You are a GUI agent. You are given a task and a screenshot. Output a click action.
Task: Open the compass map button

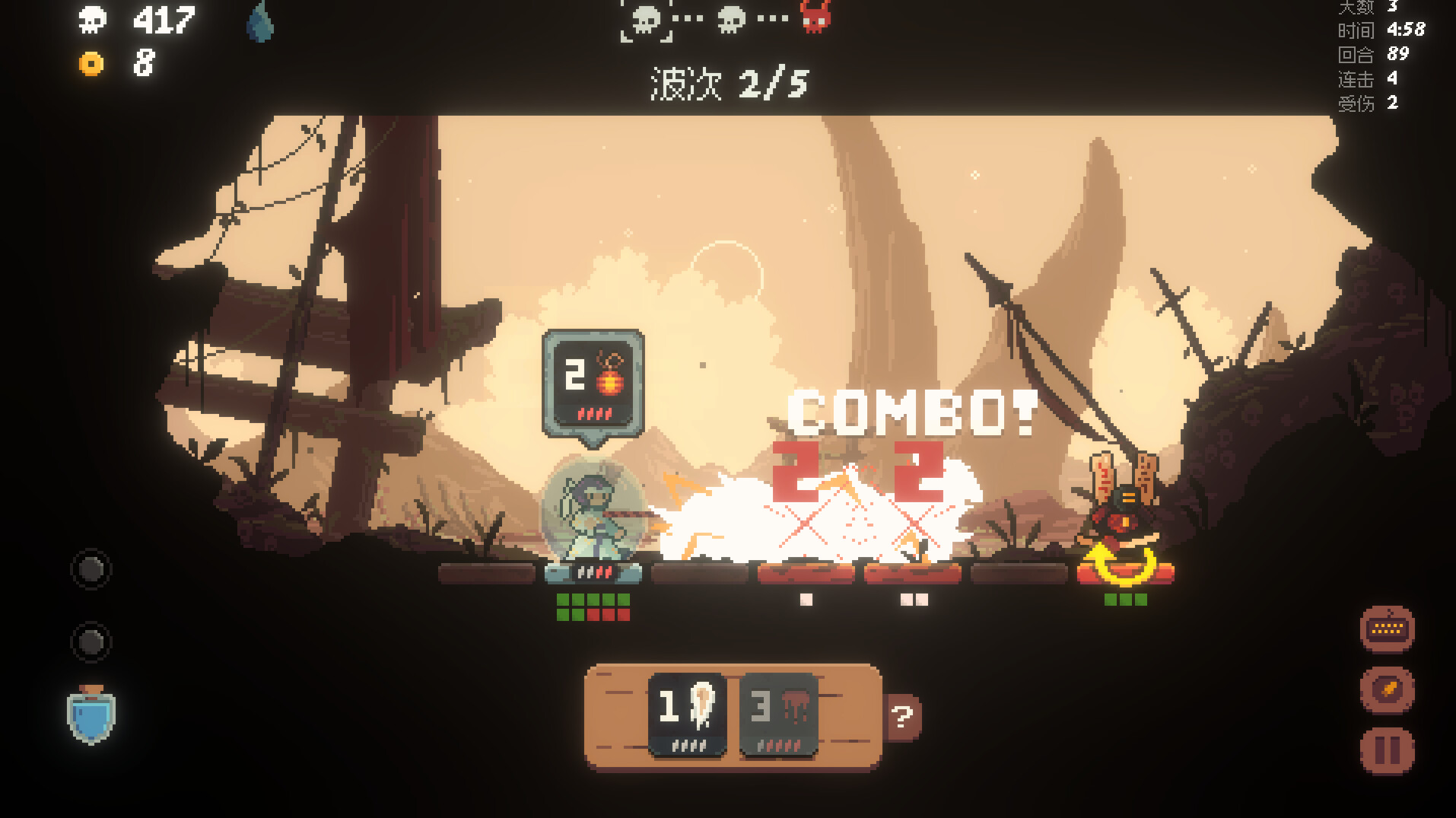coord(1386,689)
